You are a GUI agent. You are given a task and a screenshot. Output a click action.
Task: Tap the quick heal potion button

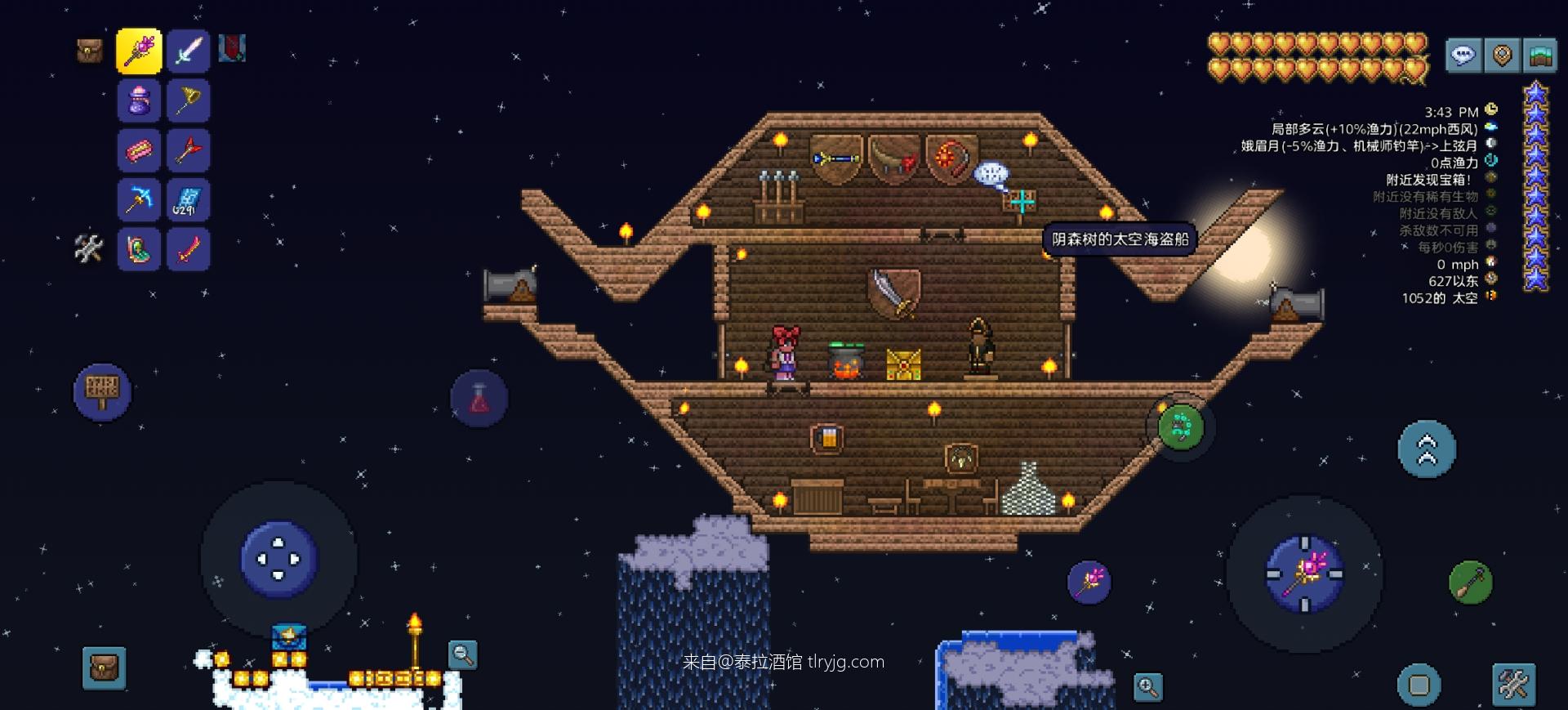tap(479, 399)
